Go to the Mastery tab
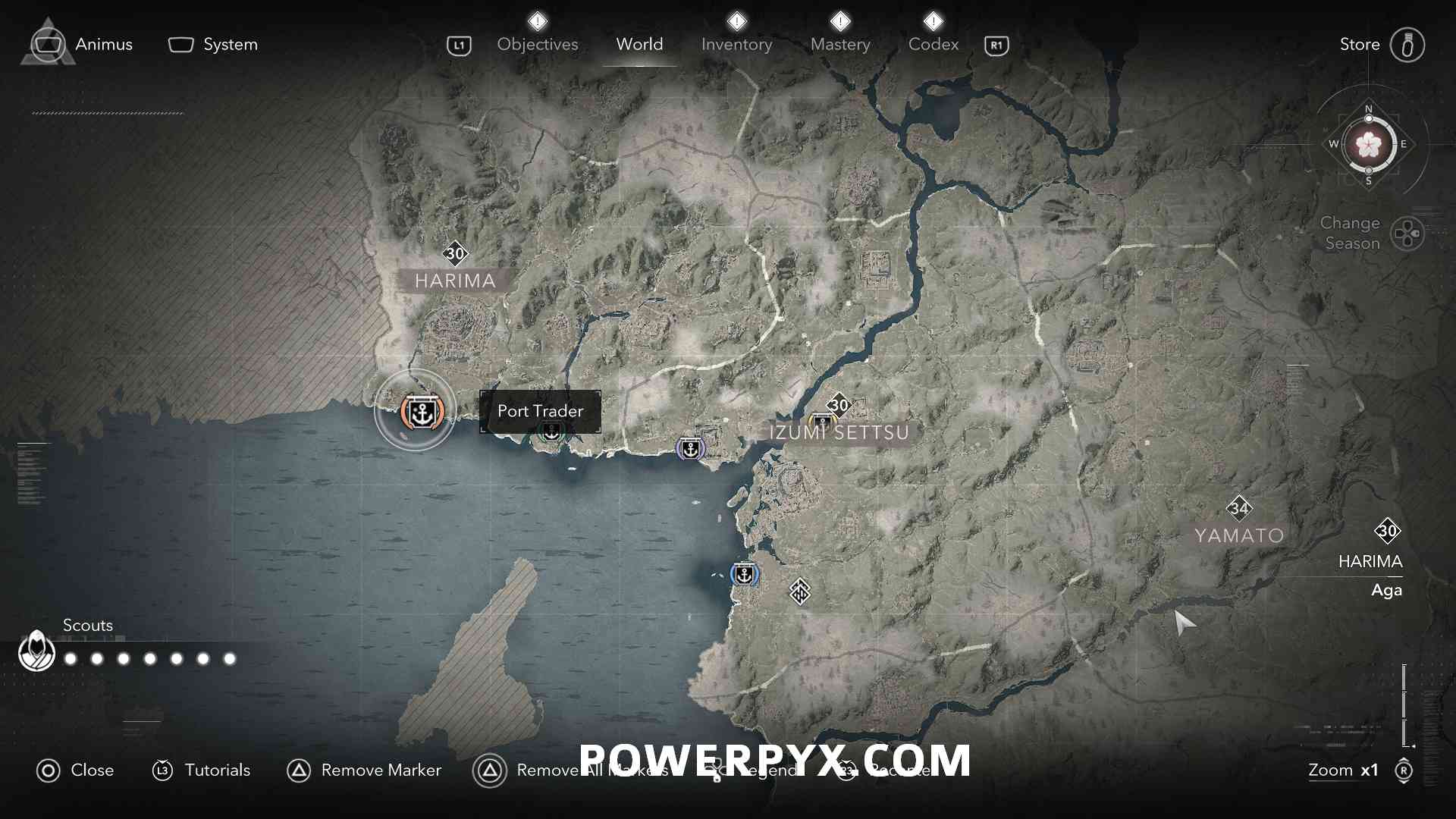 tap(840, 45)
